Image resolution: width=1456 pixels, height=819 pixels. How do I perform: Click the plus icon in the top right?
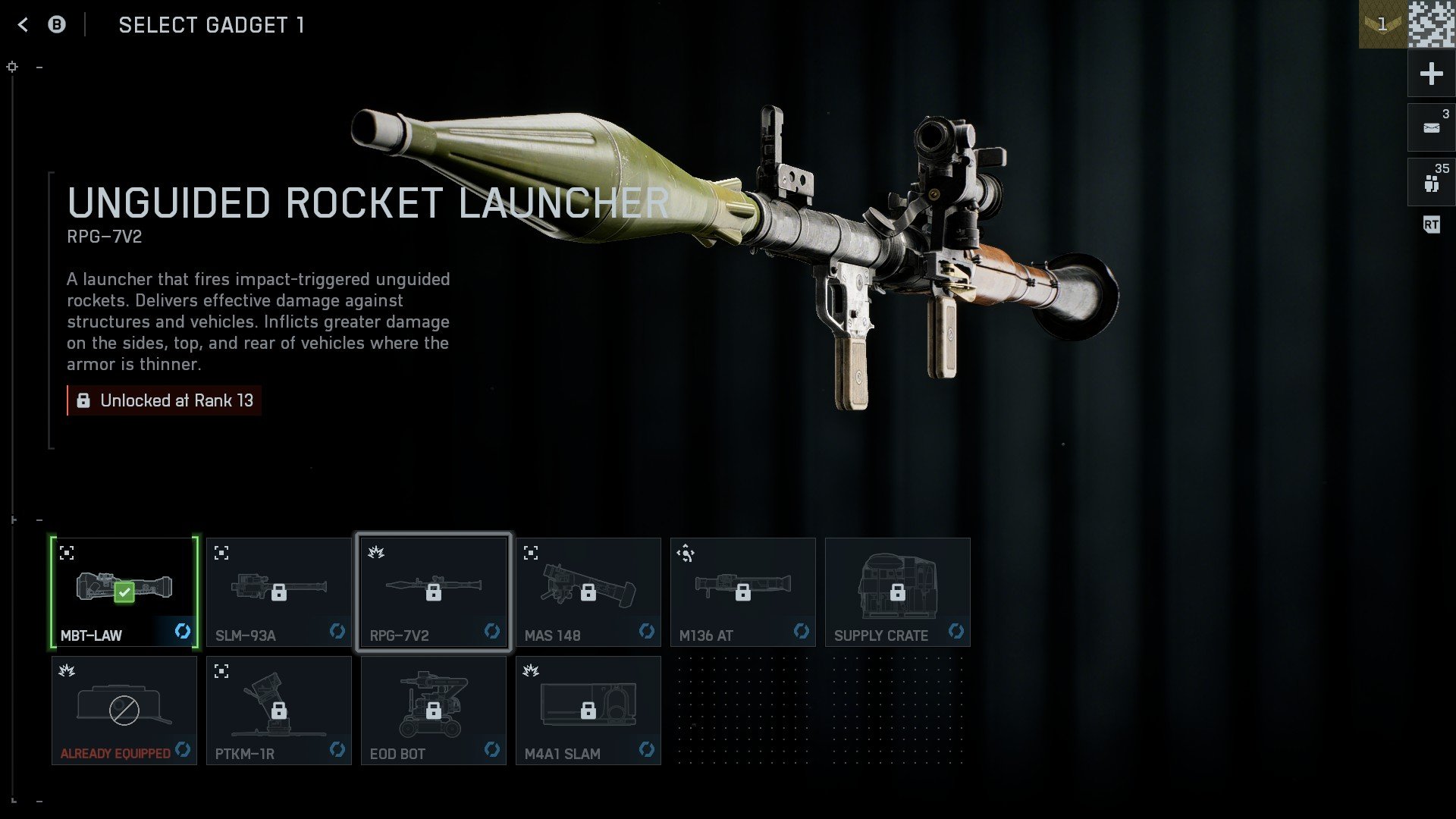pos(1430,74)
